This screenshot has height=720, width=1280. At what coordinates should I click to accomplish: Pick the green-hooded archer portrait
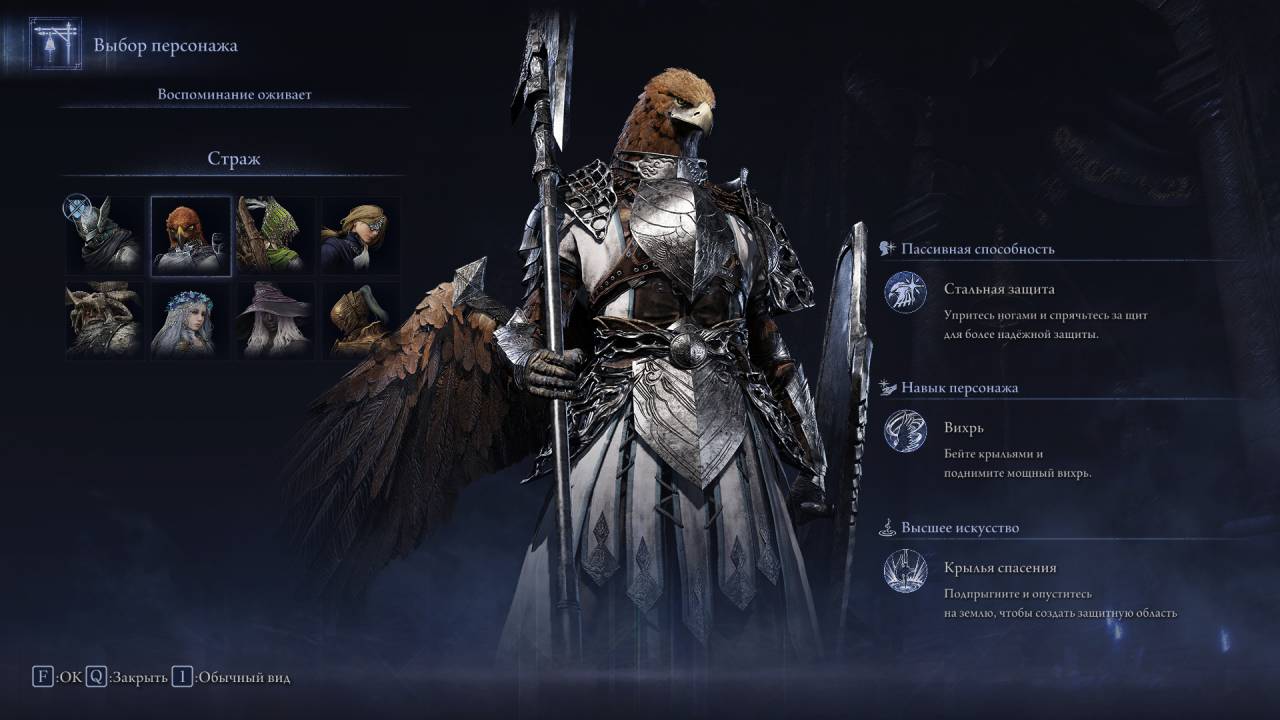coord(275,235)
